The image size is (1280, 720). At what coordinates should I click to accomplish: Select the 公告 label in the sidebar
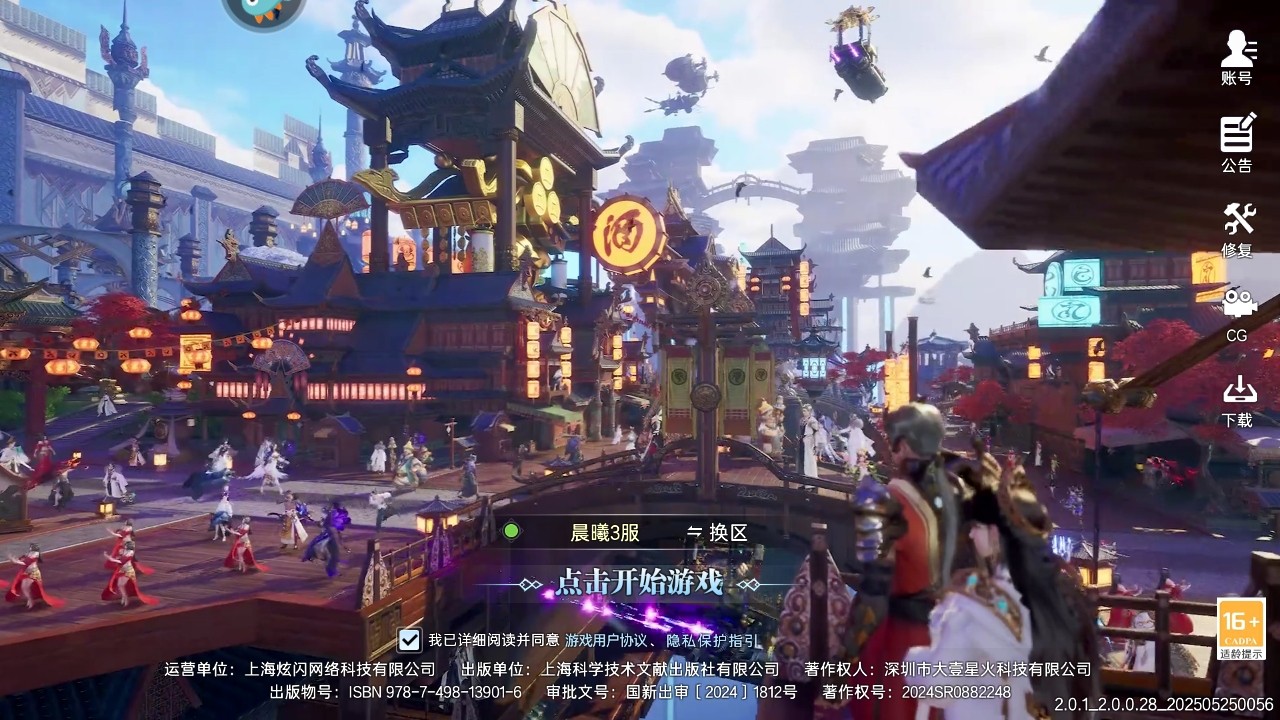coord(1238,164)
